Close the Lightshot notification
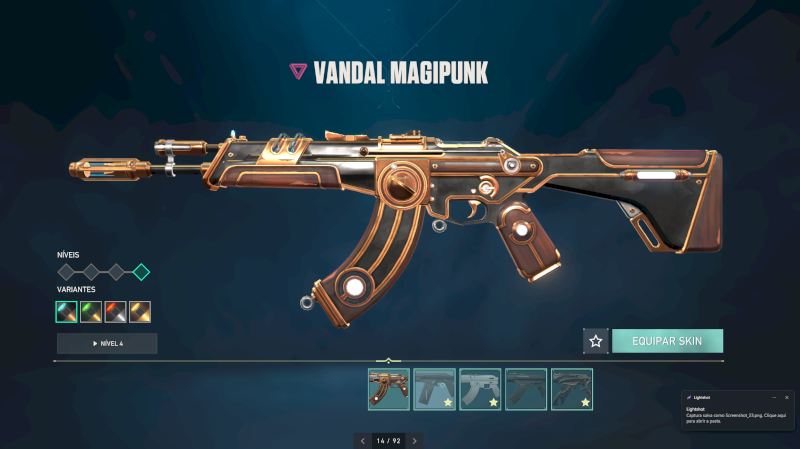Viewport: 800px width, 449px height. [x=787, y=397]
